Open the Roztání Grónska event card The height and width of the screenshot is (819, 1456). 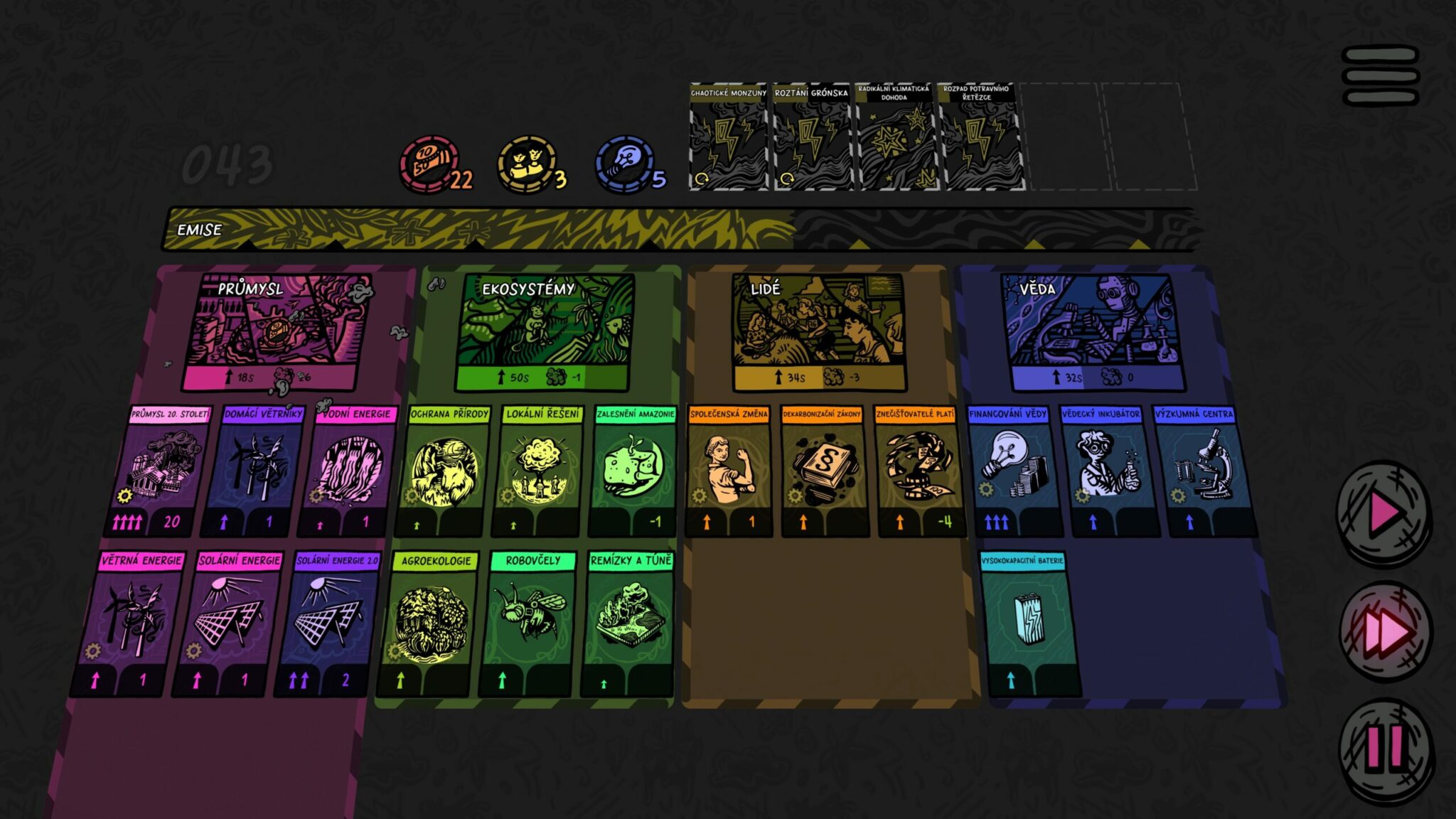(811, 136)
